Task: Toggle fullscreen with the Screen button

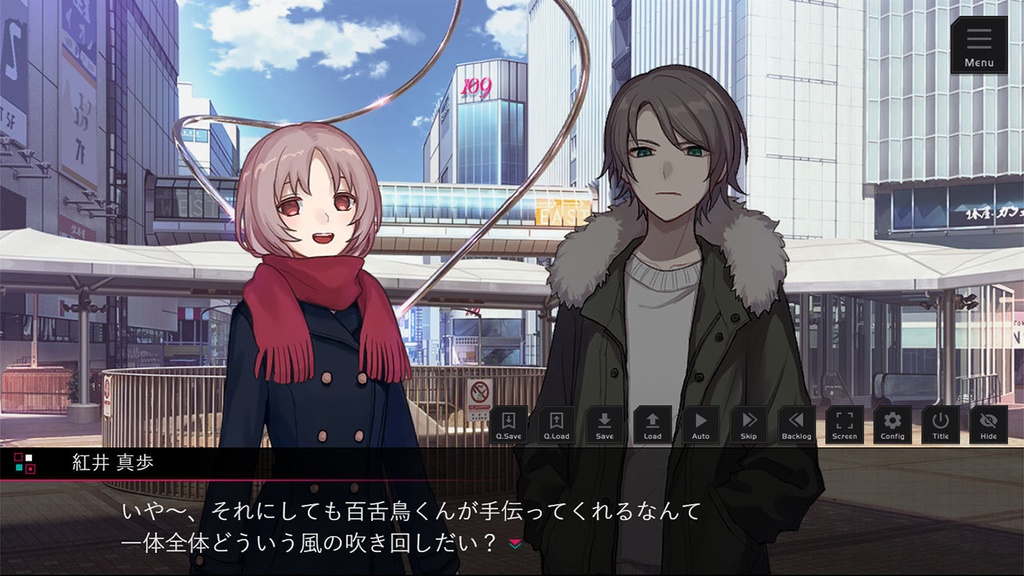Action: point(844,424)
